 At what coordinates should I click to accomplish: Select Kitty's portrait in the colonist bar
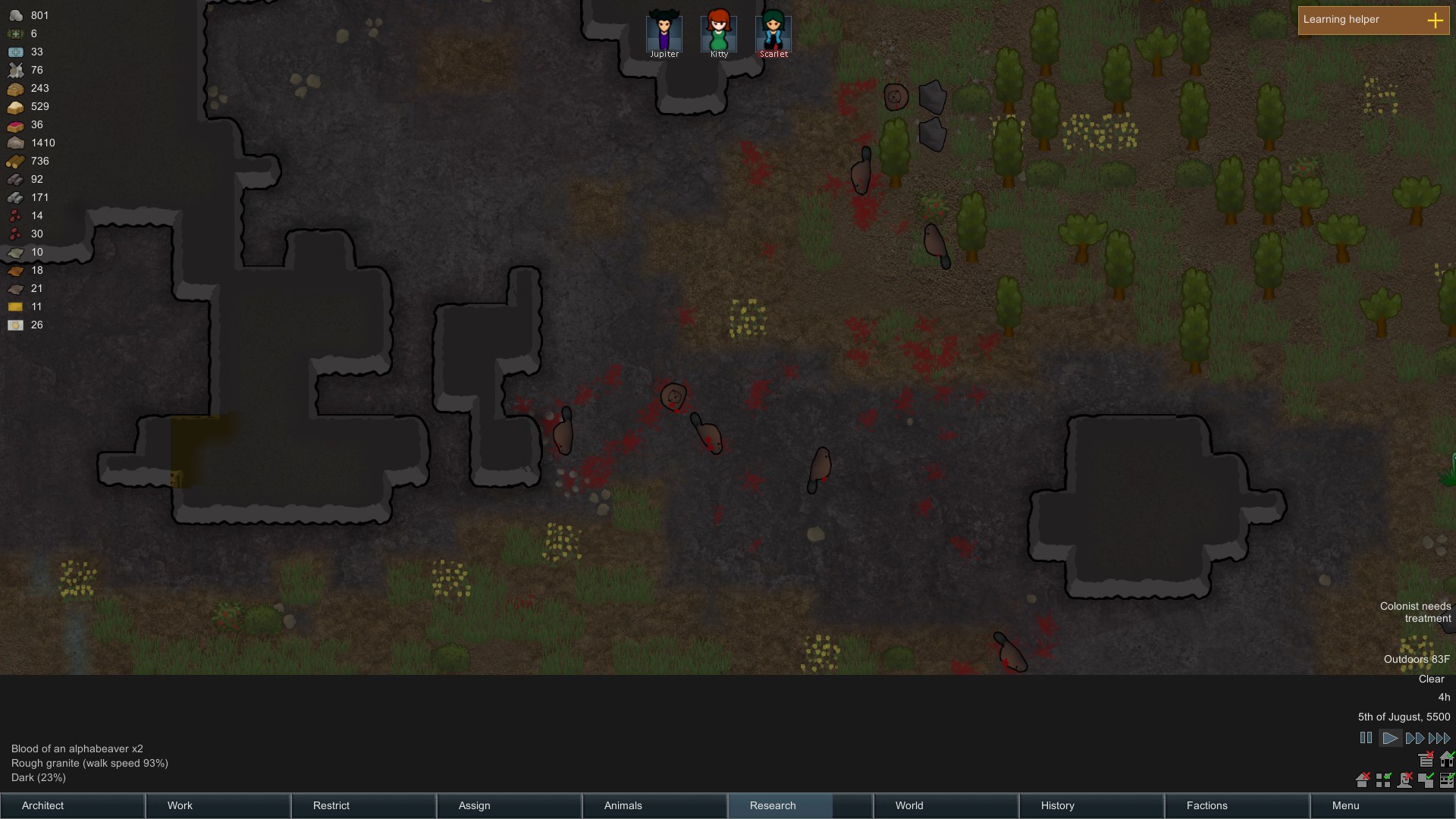[x=718, y=32]
